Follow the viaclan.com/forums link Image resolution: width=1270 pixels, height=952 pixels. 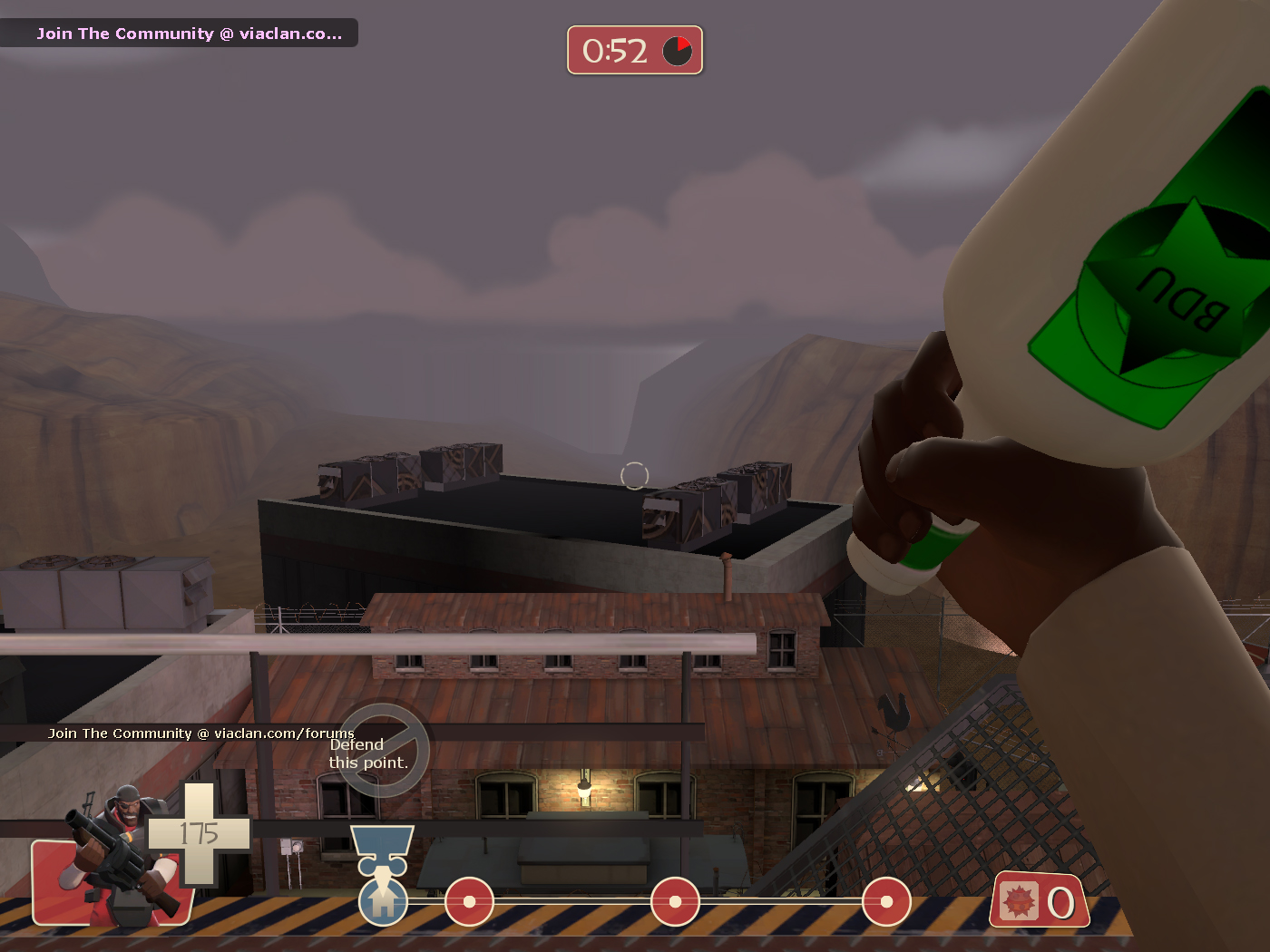pyautogui.click(x=201, y=733)
